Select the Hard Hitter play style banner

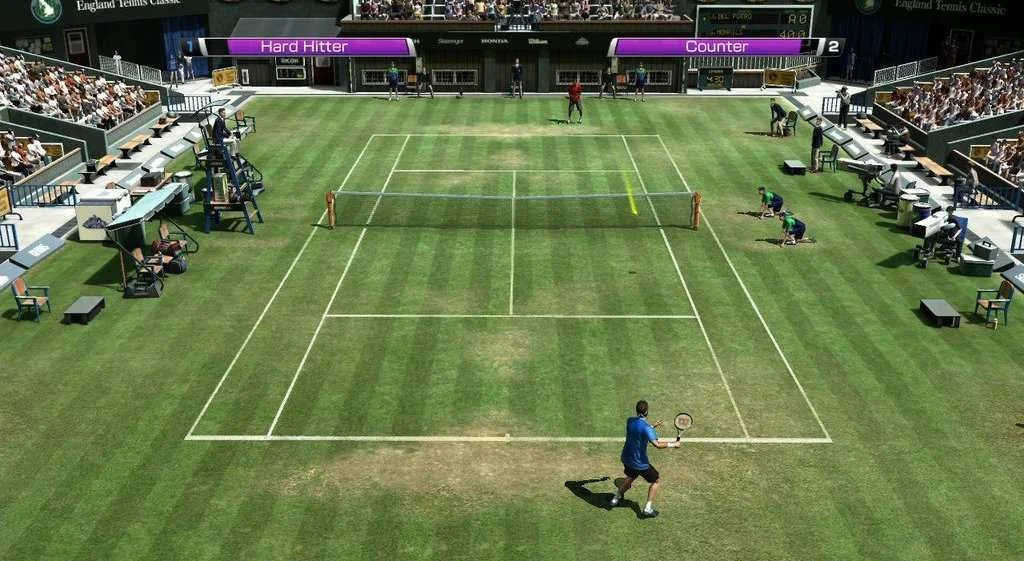point(307,47)
